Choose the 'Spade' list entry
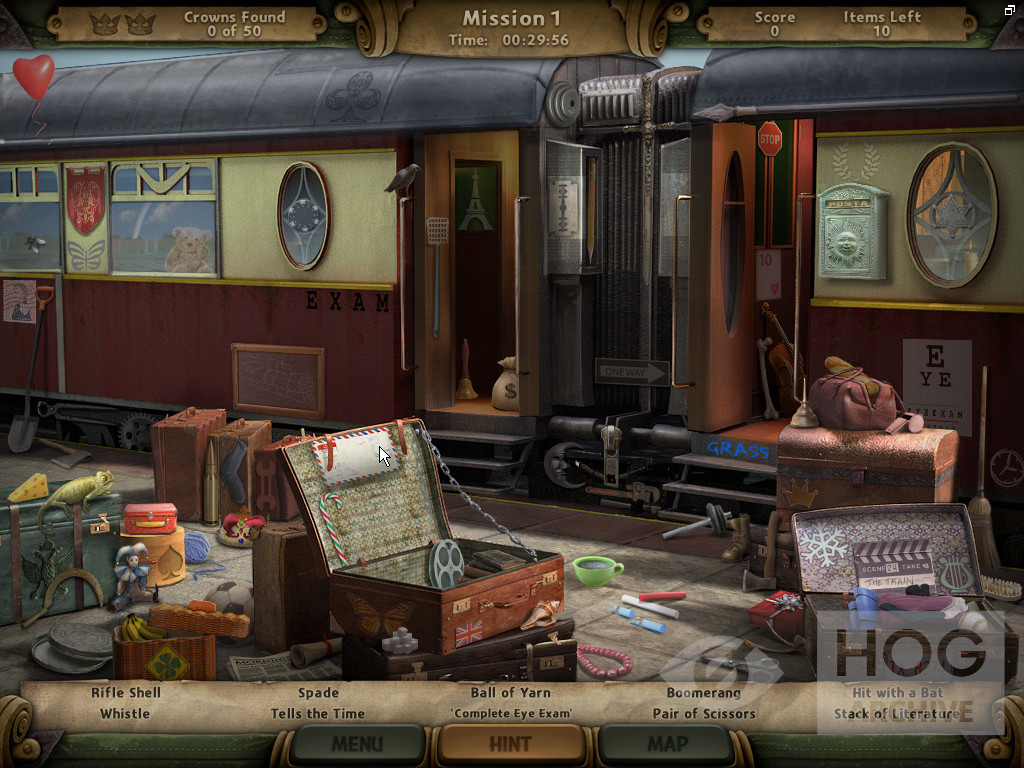This screenshot has width=1024, height=768. pos(318,692)
